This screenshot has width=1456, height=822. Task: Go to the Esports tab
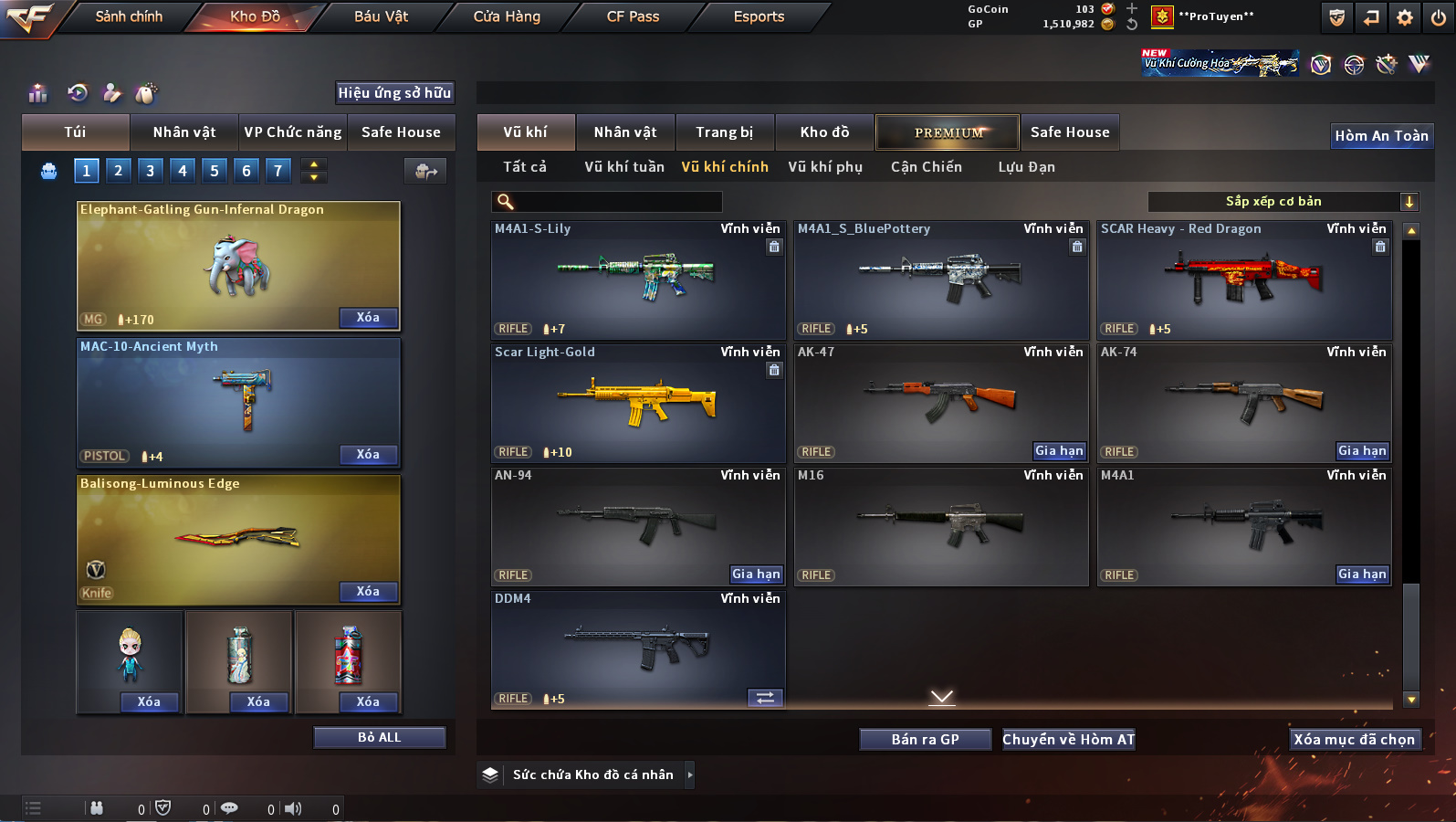point(759,16)
